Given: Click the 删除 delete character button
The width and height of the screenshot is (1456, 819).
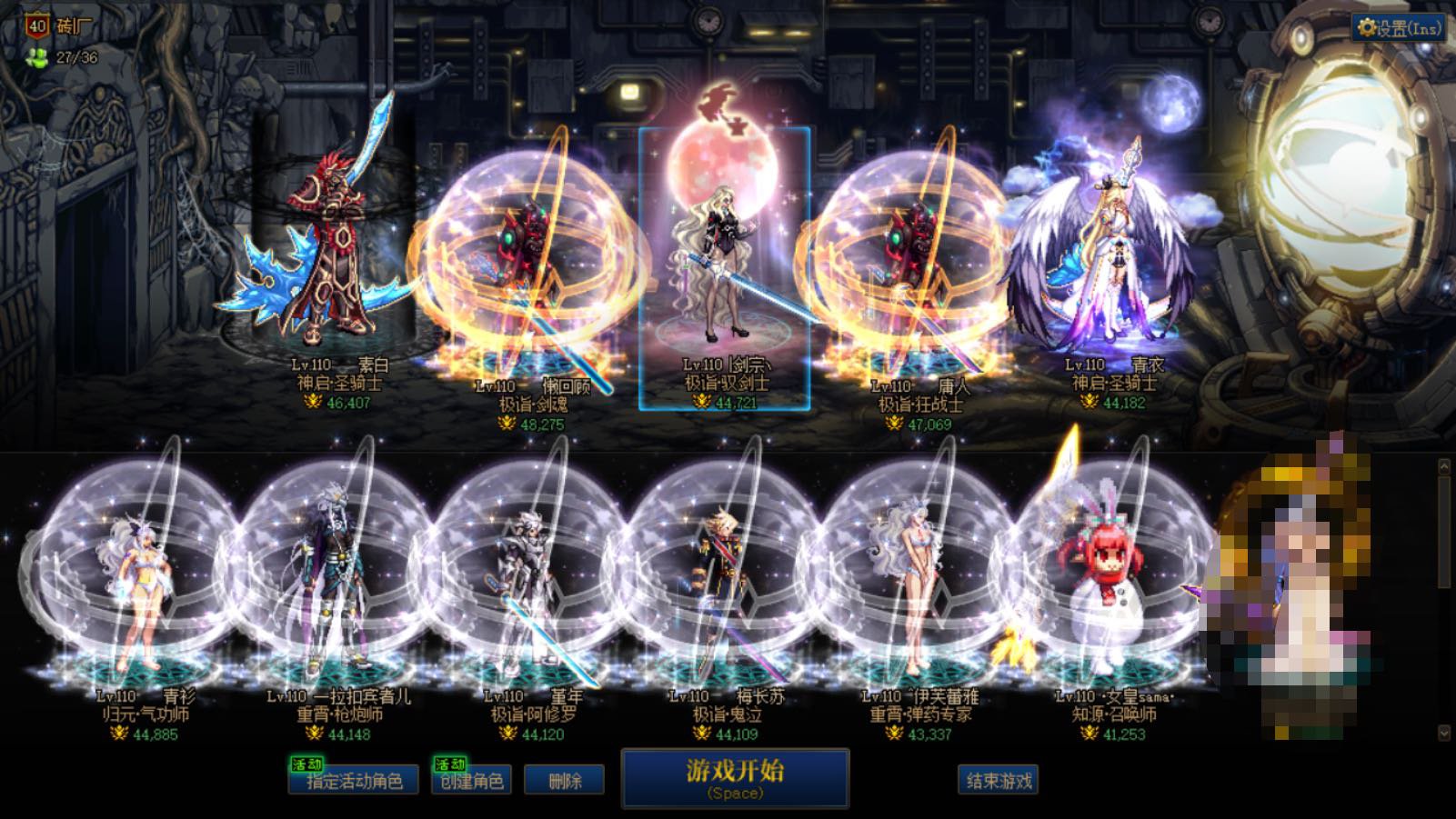Looking at the screenshot, I should (x=564, y=780).
